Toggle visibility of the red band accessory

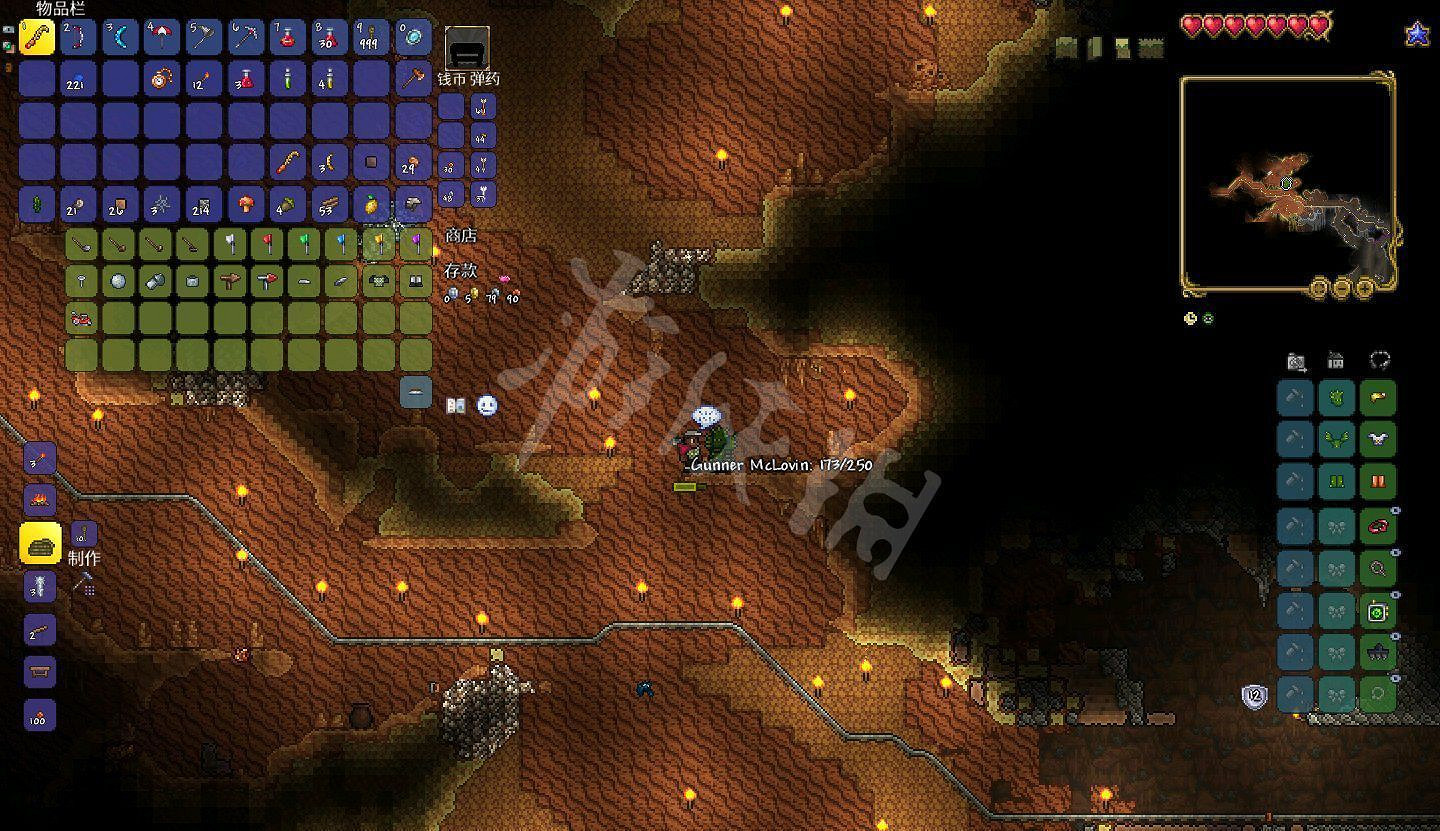(1396, 510)
